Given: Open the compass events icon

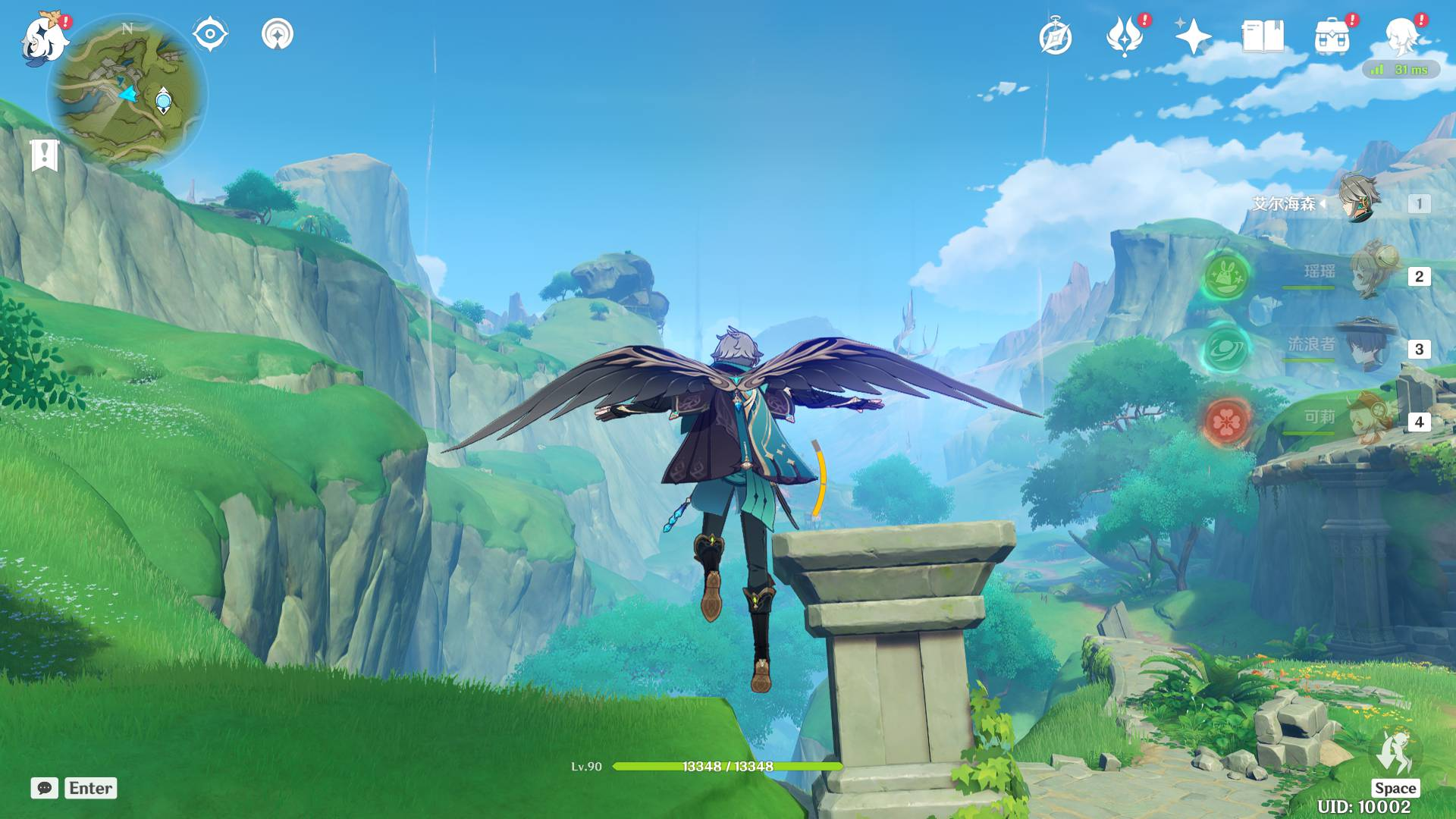Looking at the screenshot, I should click(1056, 37).
